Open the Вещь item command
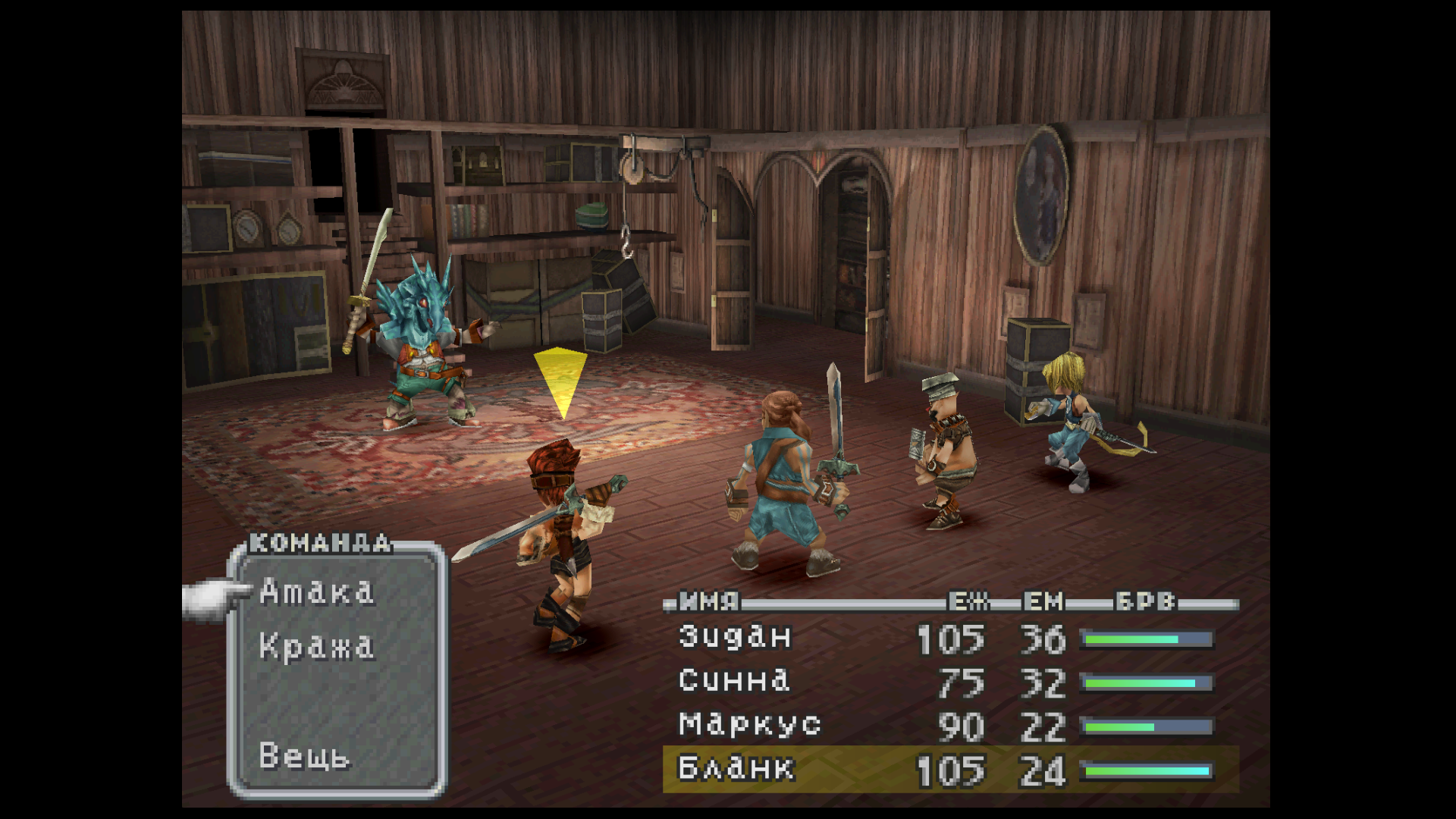Viewport: 1456px width, 819px height. pos(304,756)
